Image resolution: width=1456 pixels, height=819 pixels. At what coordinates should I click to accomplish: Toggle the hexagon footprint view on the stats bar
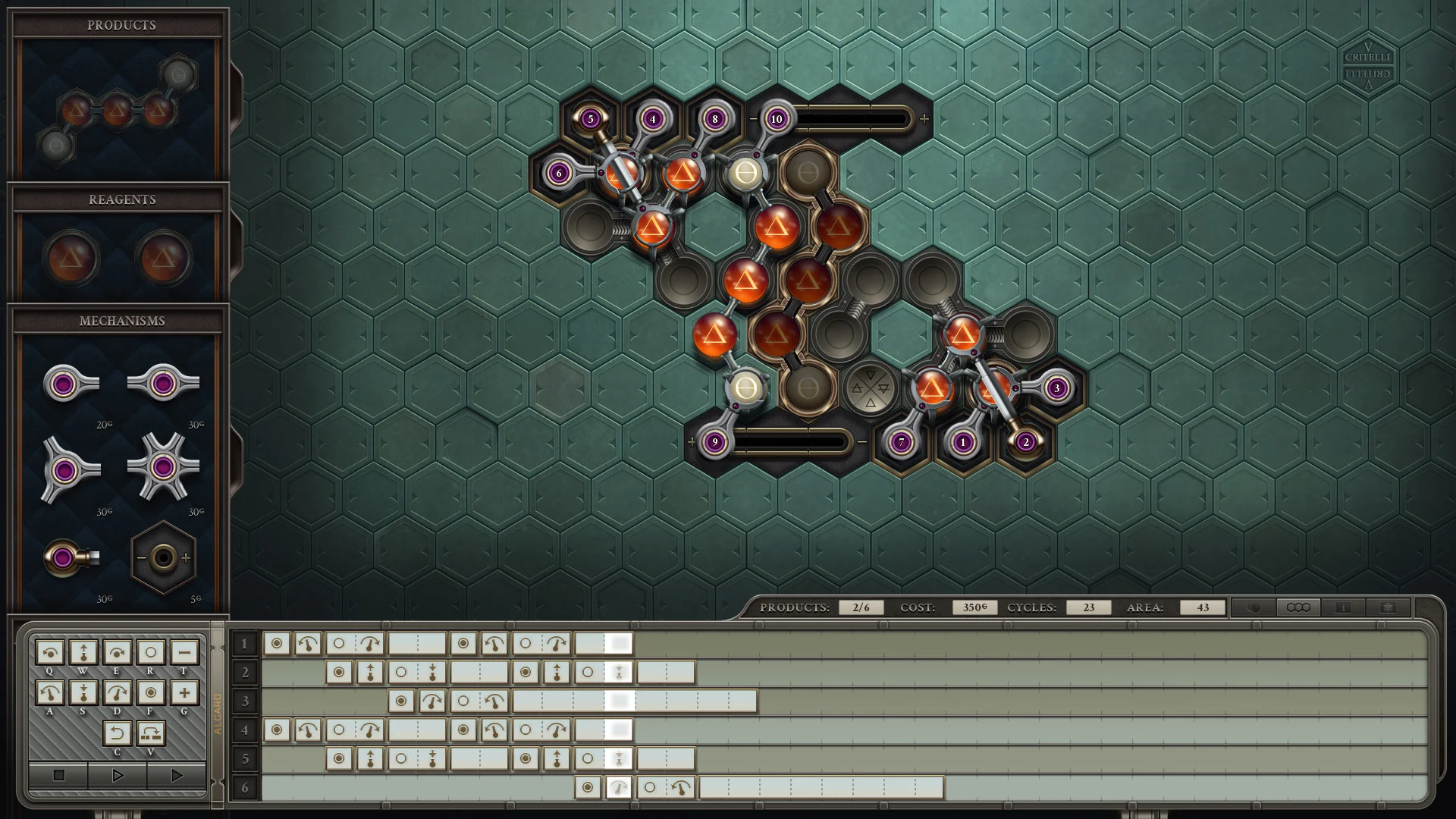point(1298,607)
